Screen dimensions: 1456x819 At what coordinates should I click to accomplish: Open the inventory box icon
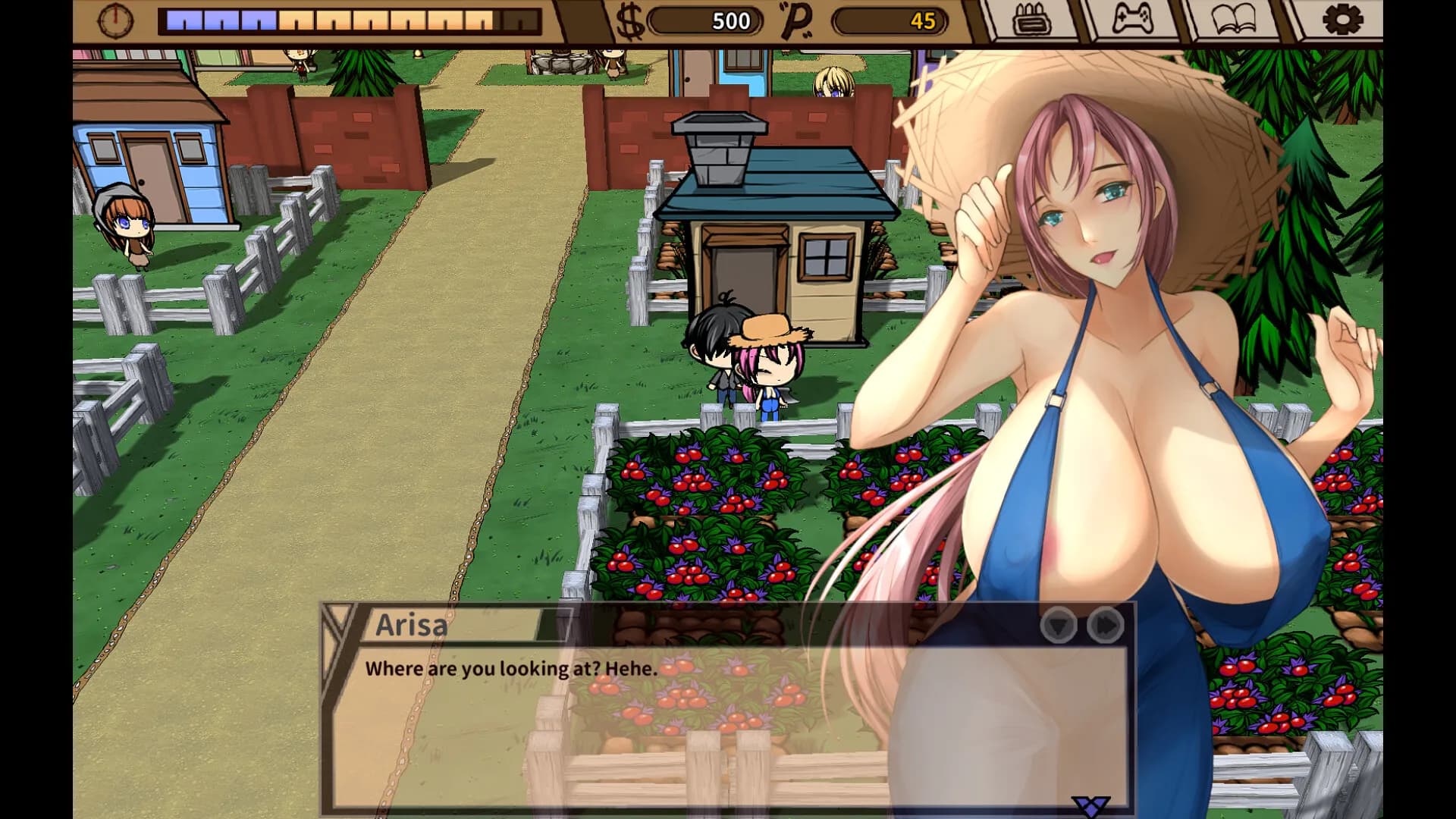click(1031, 21)
